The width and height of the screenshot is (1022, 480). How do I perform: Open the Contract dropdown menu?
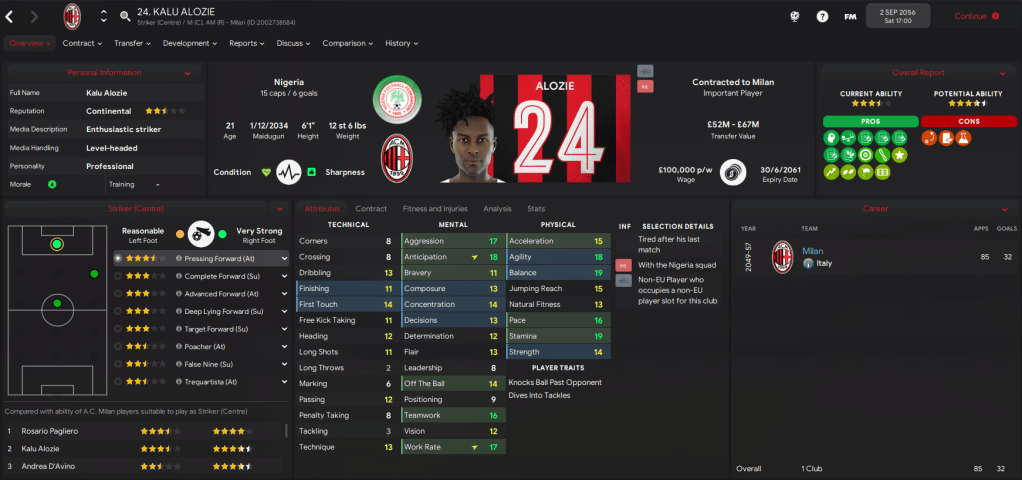(x=82, y=43)
